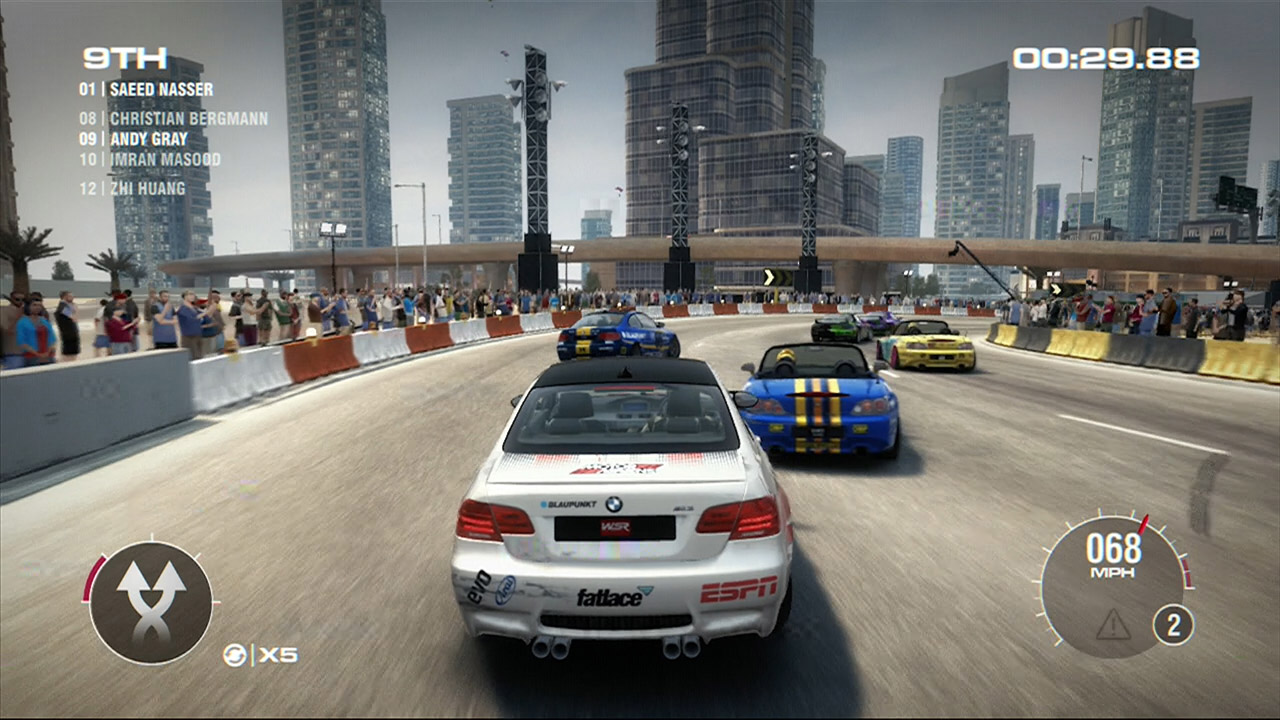Image resolution: width=1280 pixels, height=720 pixels.
Task: Choose the Andy Gray standings entry
Action: pos(134,139)
